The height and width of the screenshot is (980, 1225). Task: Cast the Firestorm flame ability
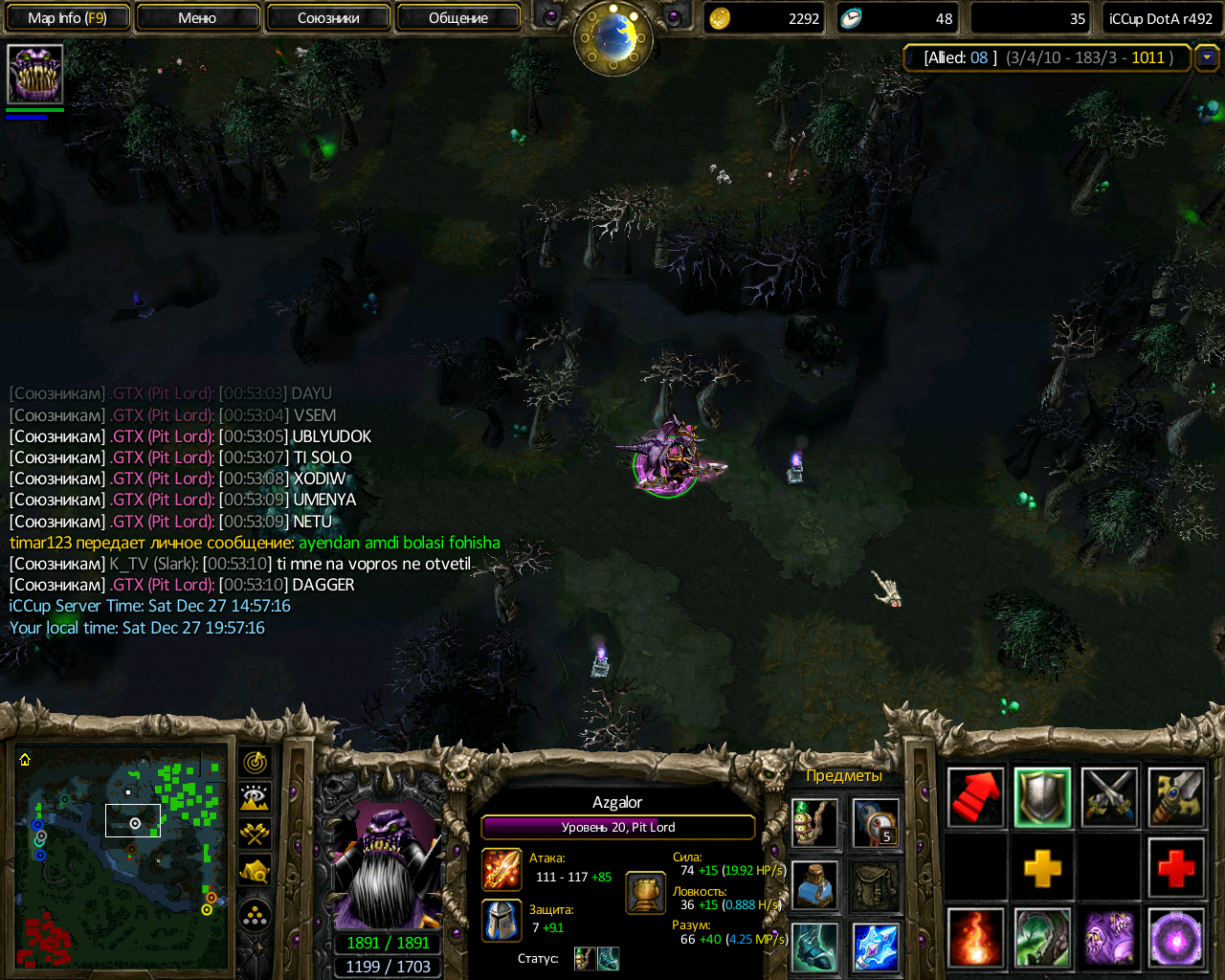click(x=976, y=938)
